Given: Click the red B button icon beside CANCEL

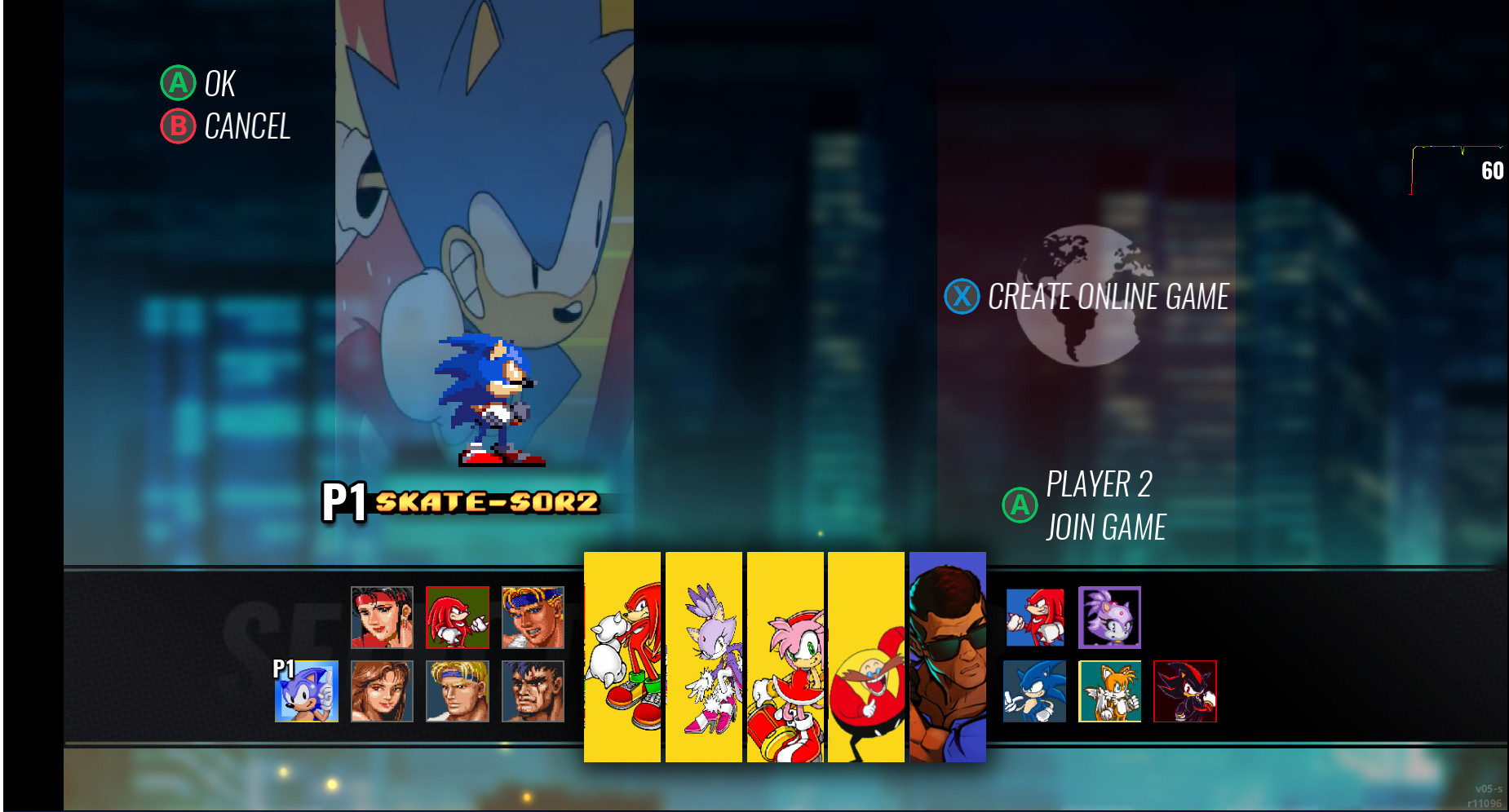Looking at the screenshot, I should coord(178,127).
